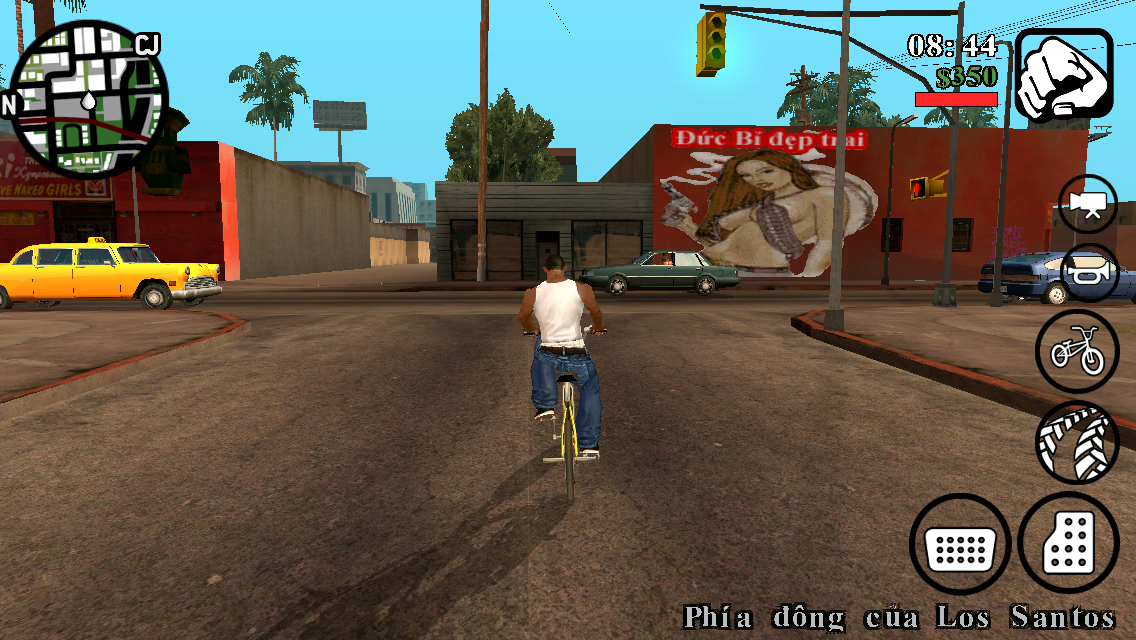Ring the bike horn button
Image resolution: width=1136 pixels, height=640 pixels.
click(1088, 273)
